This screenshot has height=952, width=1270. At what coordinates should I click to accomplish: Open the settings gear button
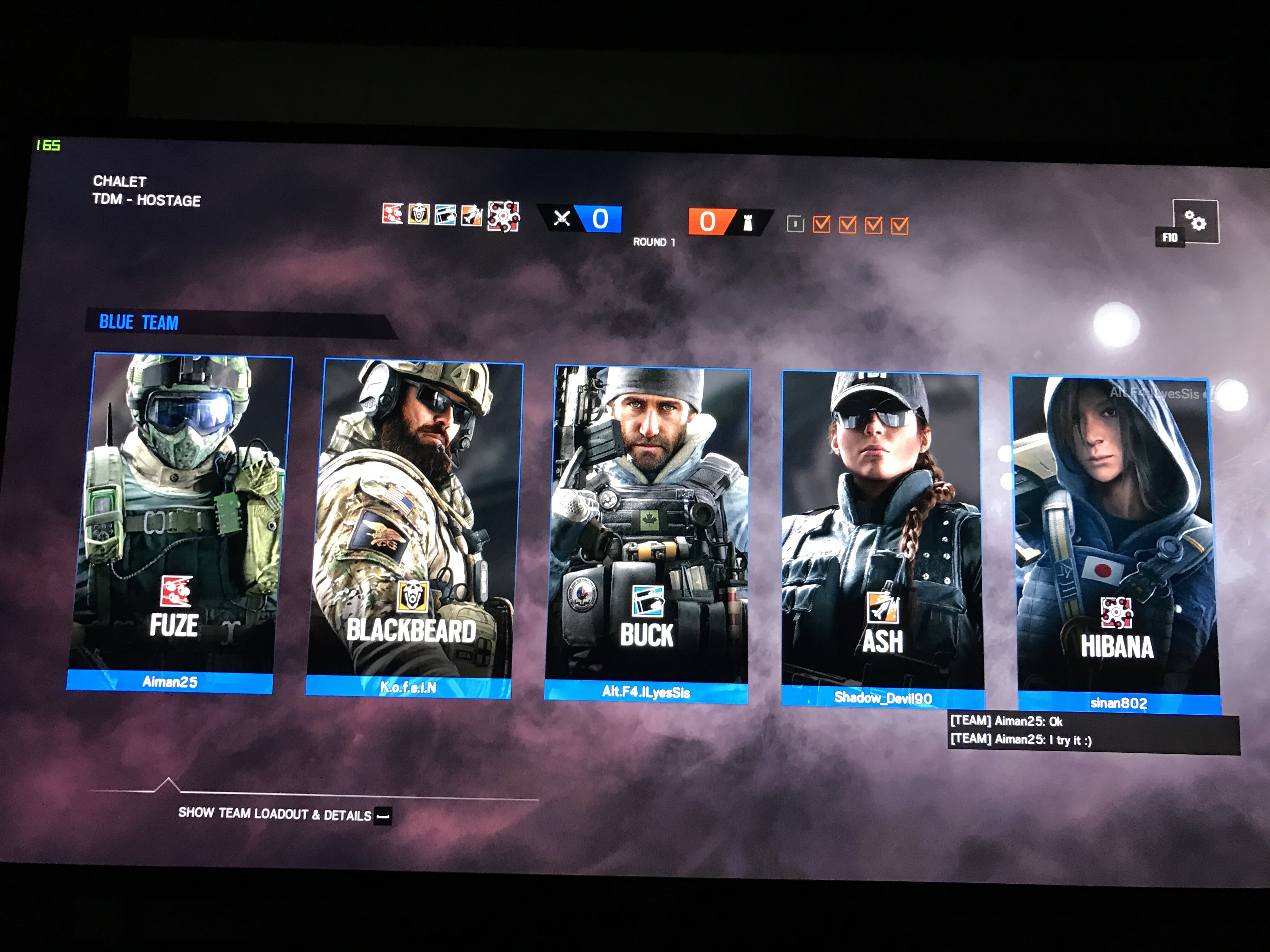click(x=1195, y=220)
